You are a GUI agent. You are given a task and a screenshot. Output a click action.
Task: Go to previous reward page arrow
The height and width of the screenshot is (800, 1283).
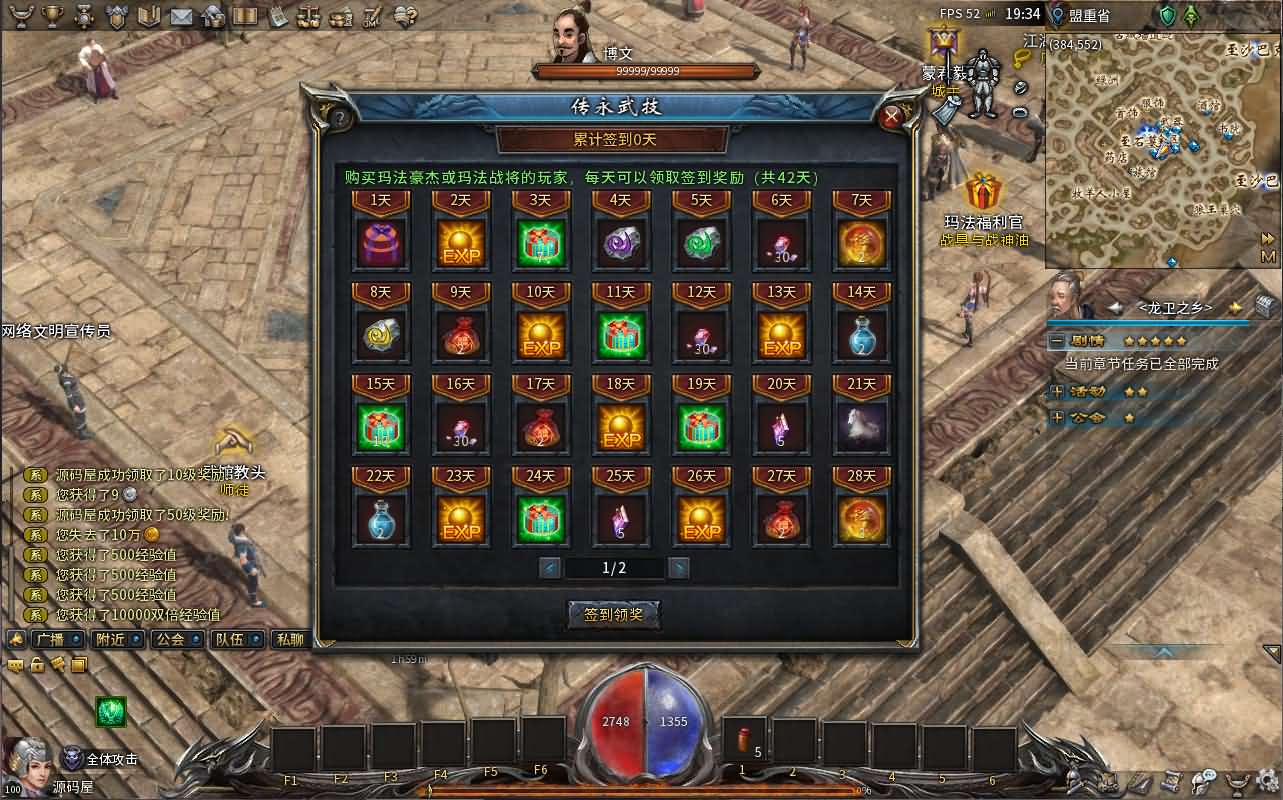pos(549,568)
